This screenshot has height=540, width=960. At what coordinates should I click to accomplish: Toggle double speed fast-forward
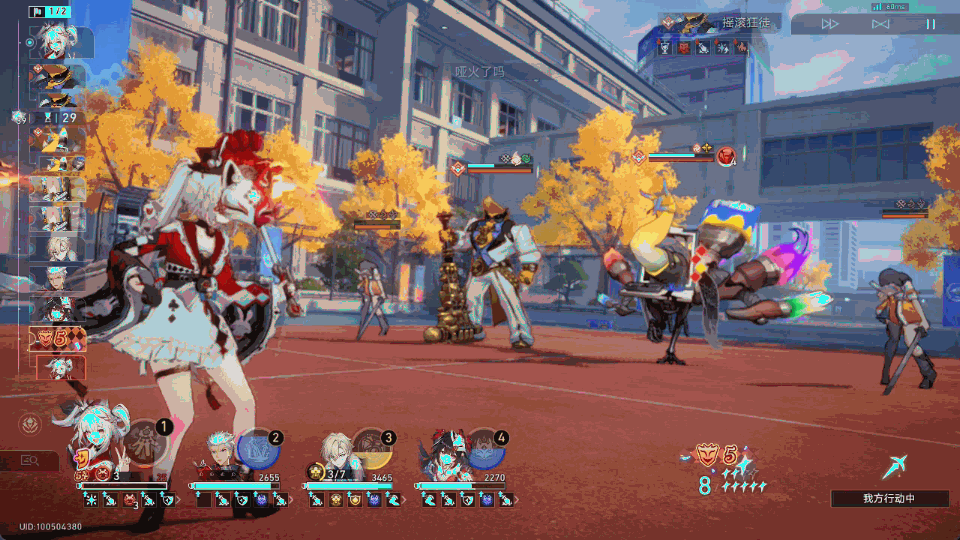(x=830, y=24)
